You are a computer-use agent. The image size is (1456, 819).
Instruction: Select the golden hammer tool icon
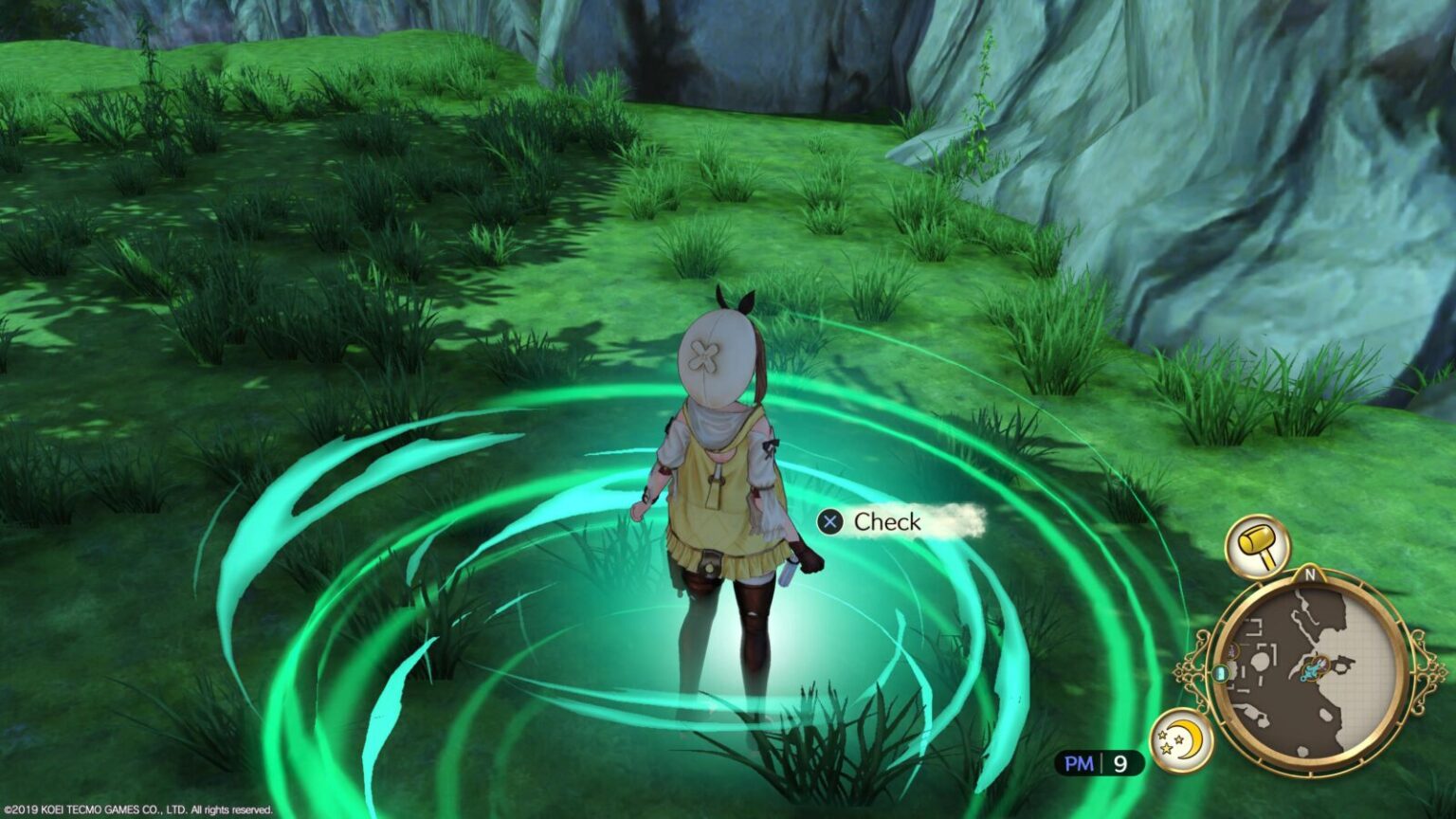tap(1257, 547)
